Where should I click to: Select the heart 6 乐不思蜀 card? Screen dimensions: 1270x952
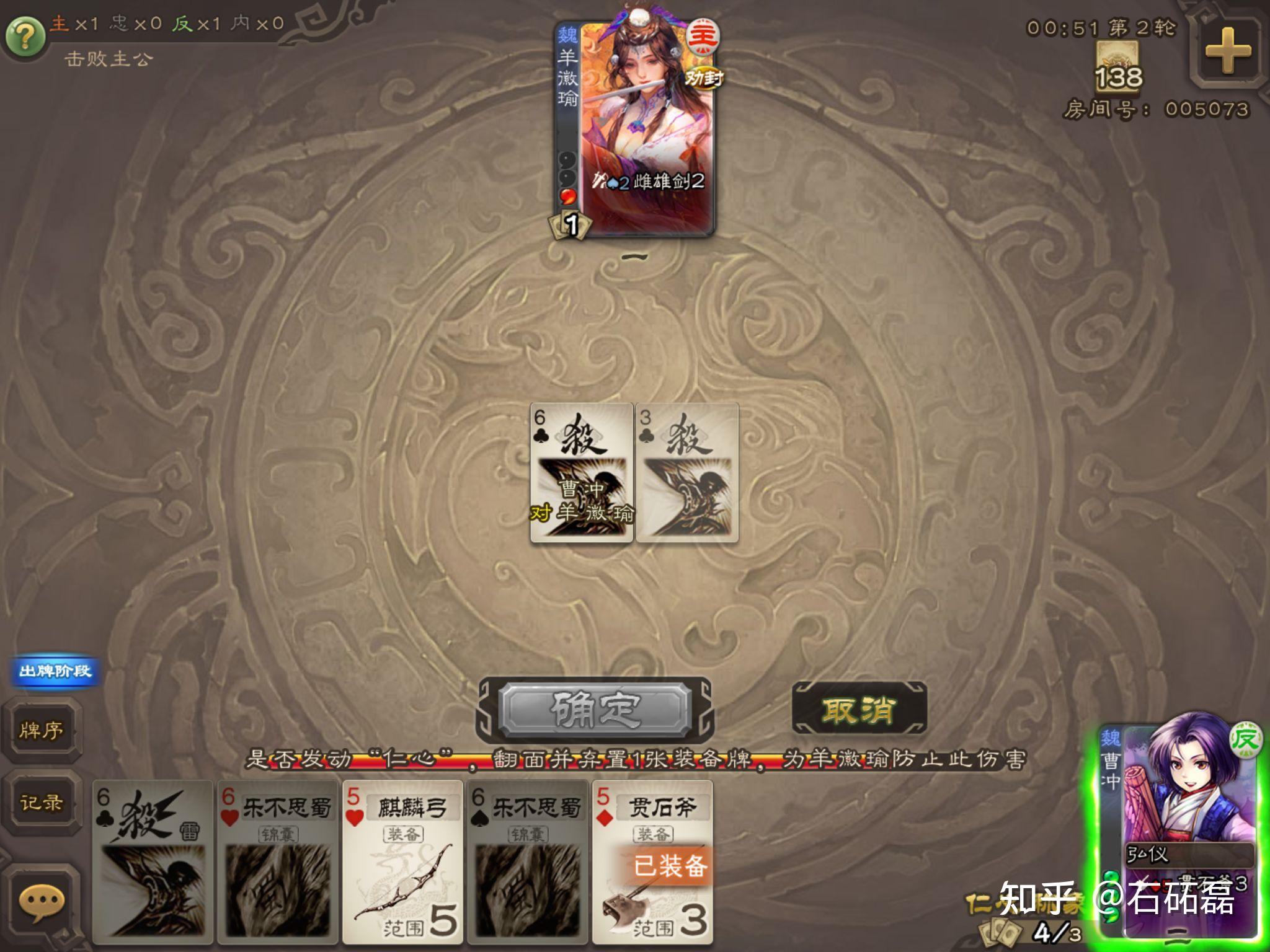tap(278, 862)
